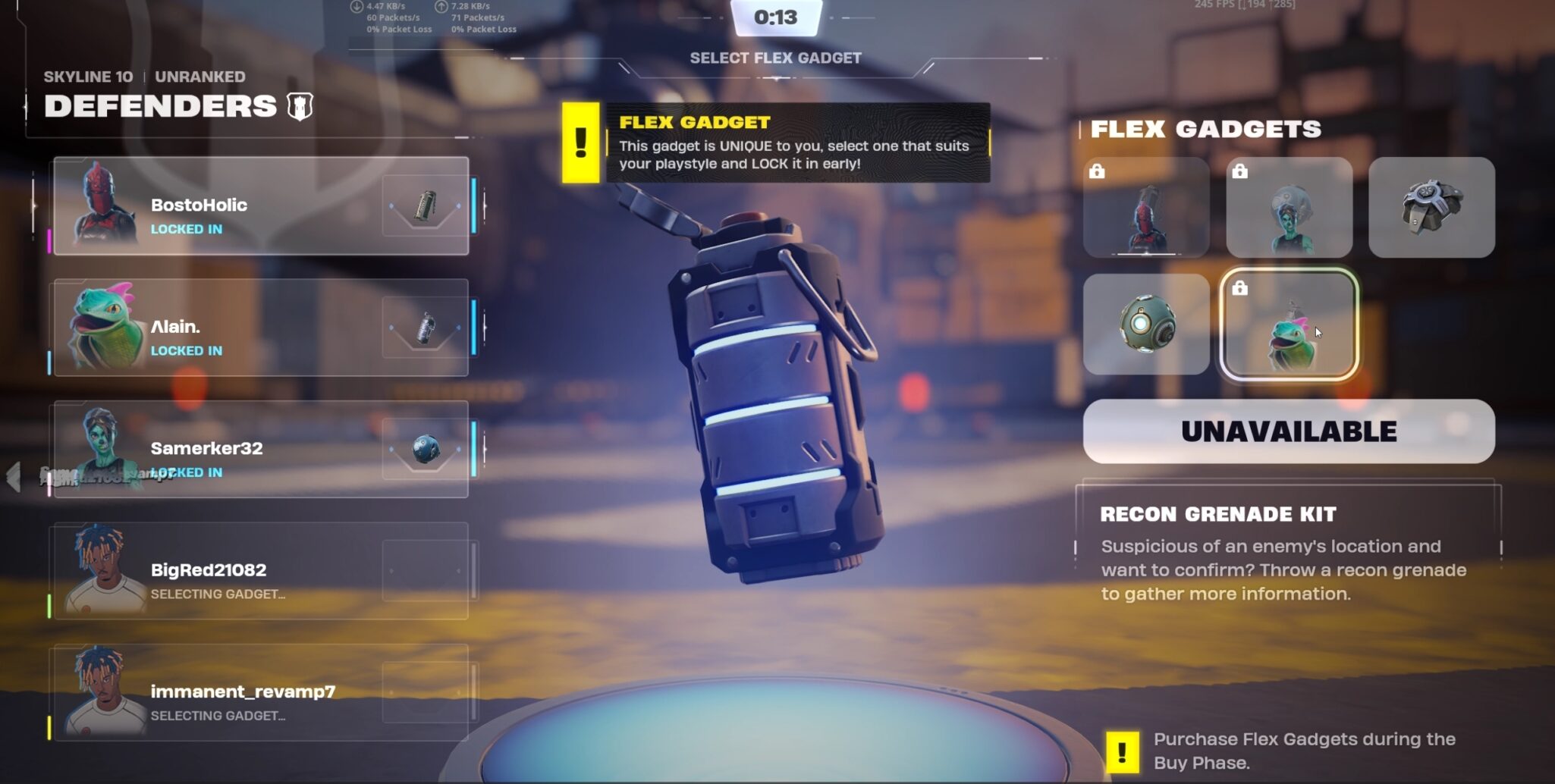The image size is (1555, 784).
Task: Click the grenade icon in BostoHolic's row
Action: coord(425,206)
